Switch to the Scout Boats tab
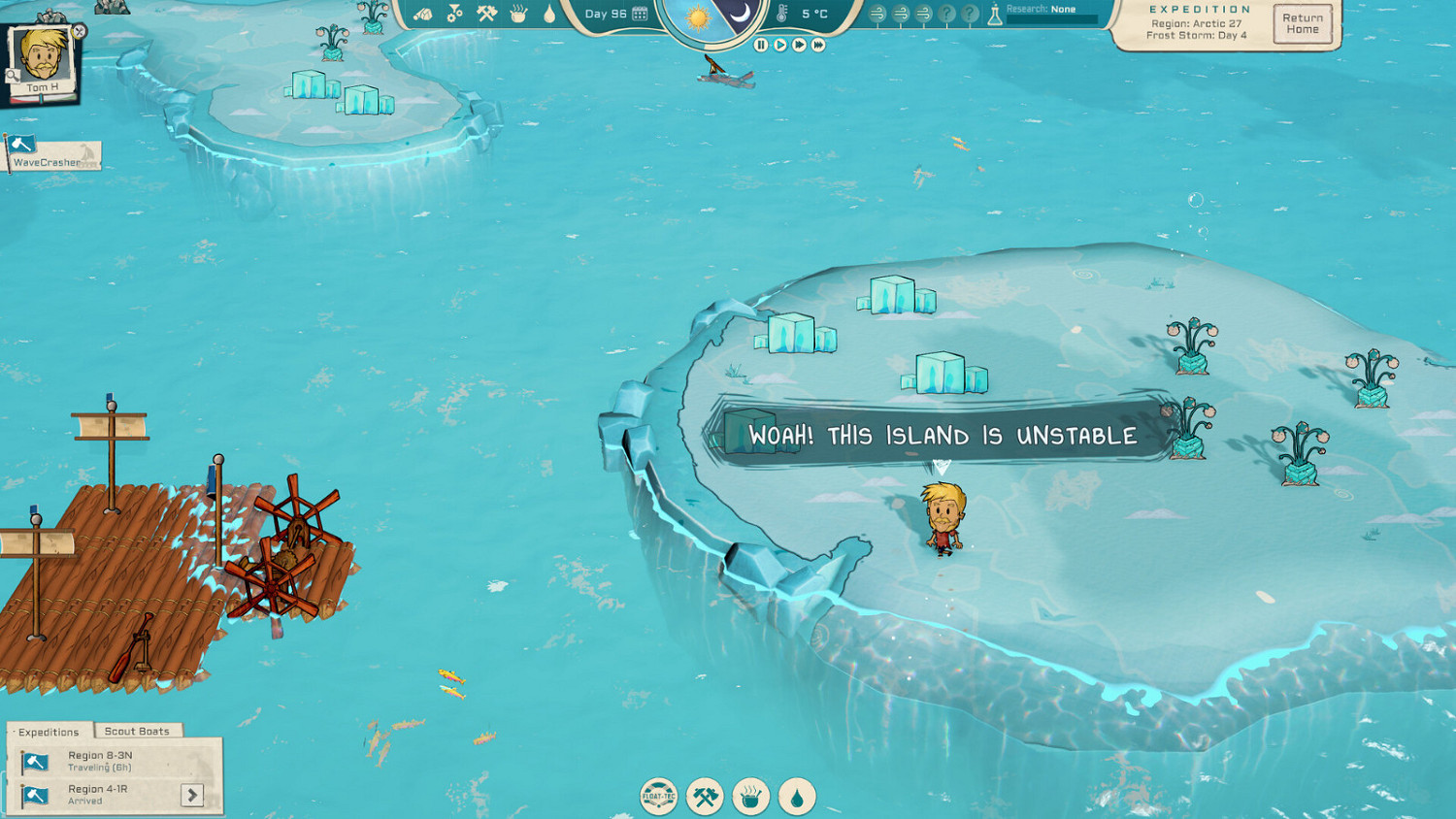 point(137,731)
